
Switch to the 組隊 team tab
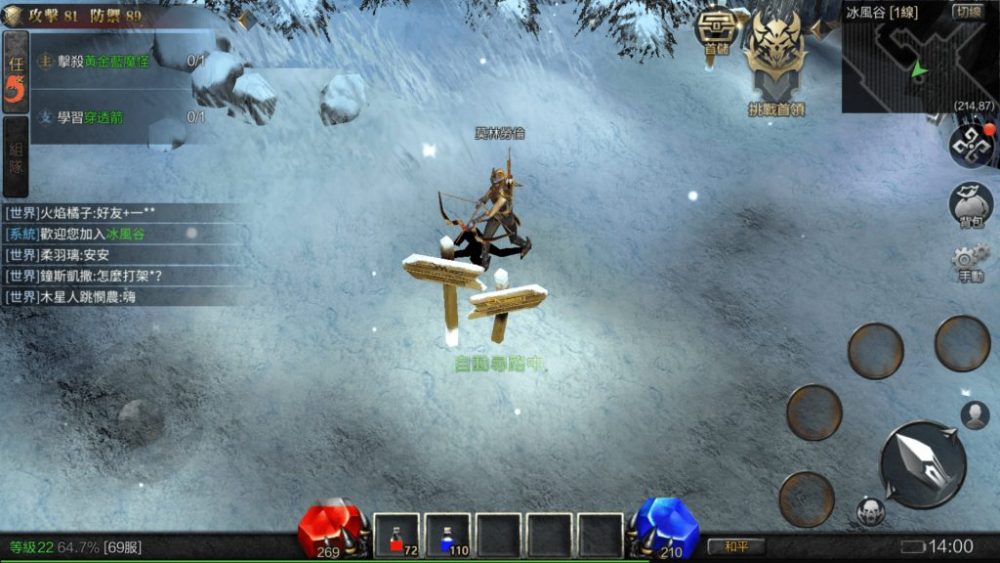pyautogui.click(x=15, y=157)
